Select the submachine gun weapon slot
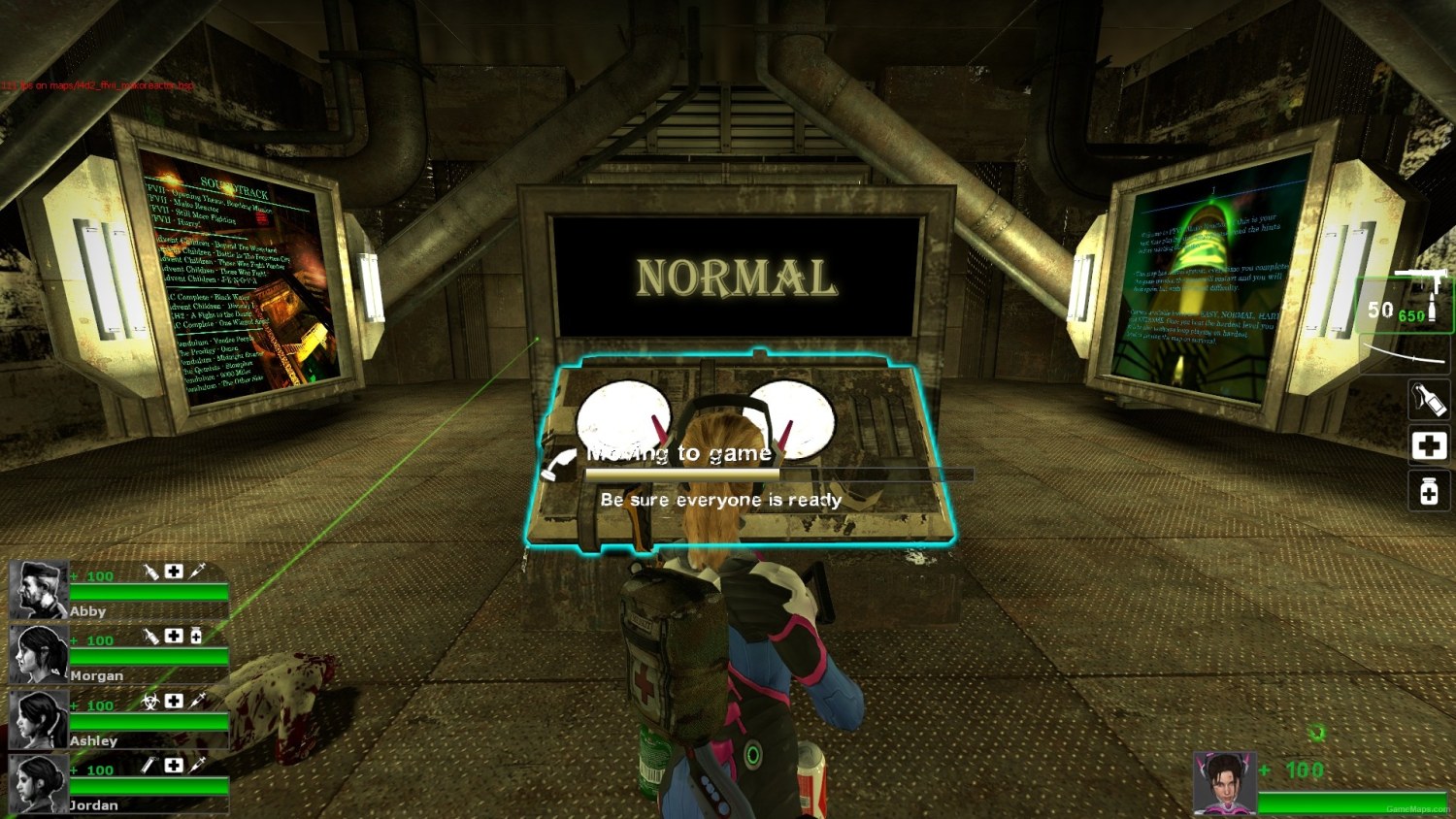The width and height of the screenshot is (1456, 819). [1407, 302]
